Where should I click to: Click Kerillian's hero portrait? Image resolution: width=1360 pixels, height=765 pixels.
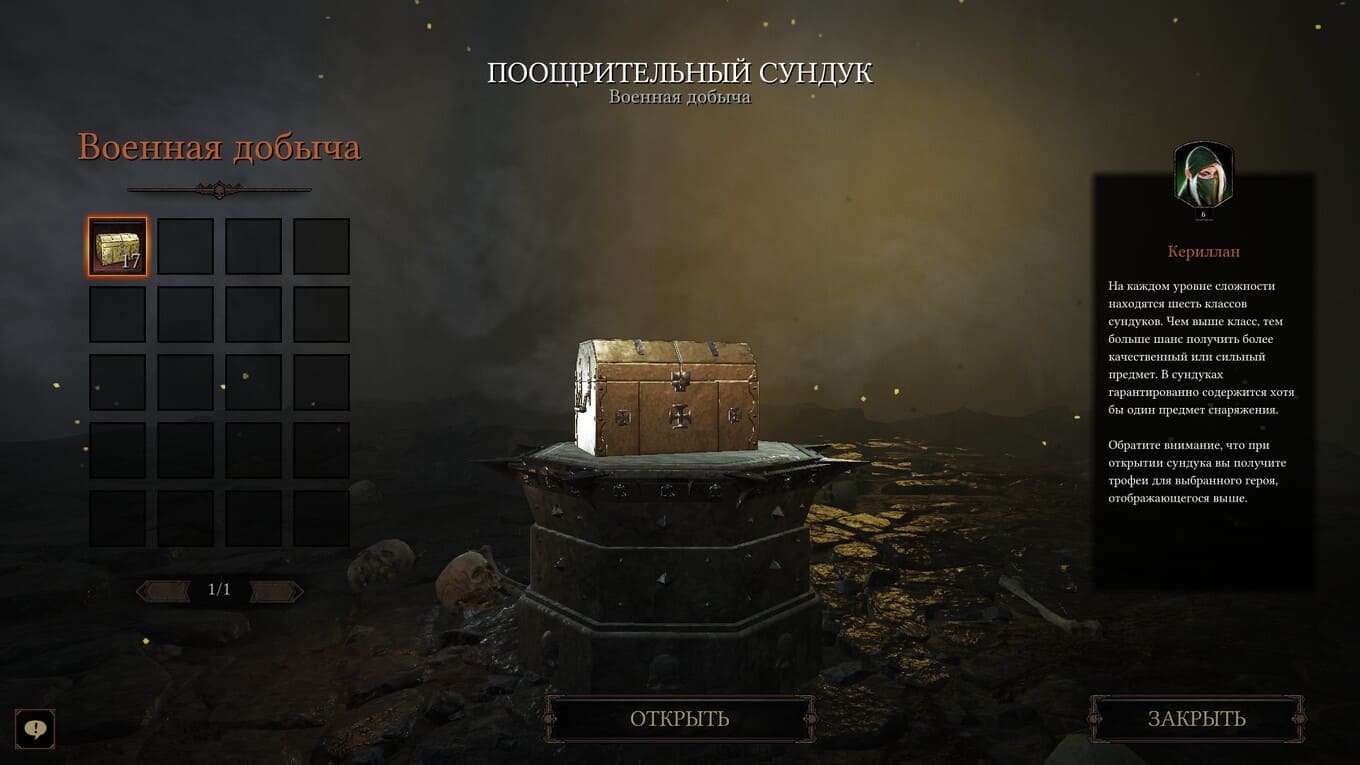coord(1203,176)
